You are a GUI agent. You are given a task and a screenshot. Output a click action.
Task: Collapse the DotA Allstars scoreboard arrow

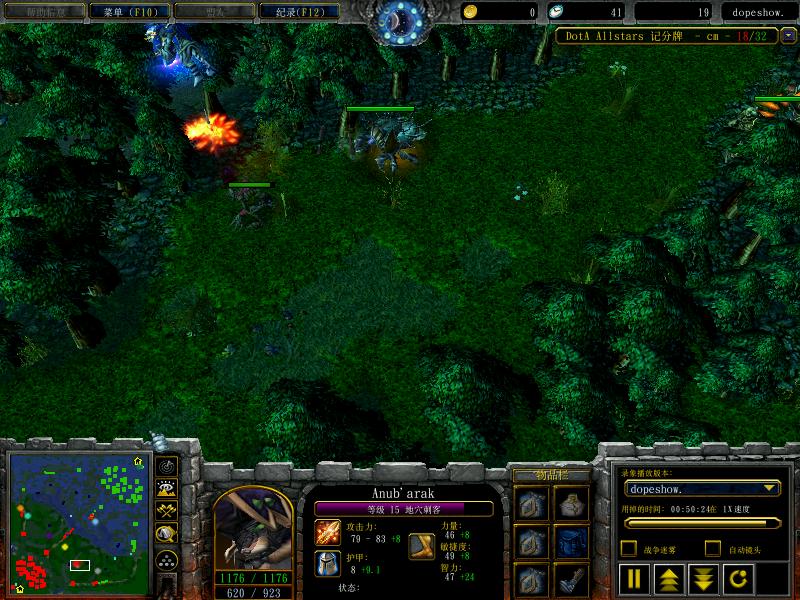[x=789, y=35]
